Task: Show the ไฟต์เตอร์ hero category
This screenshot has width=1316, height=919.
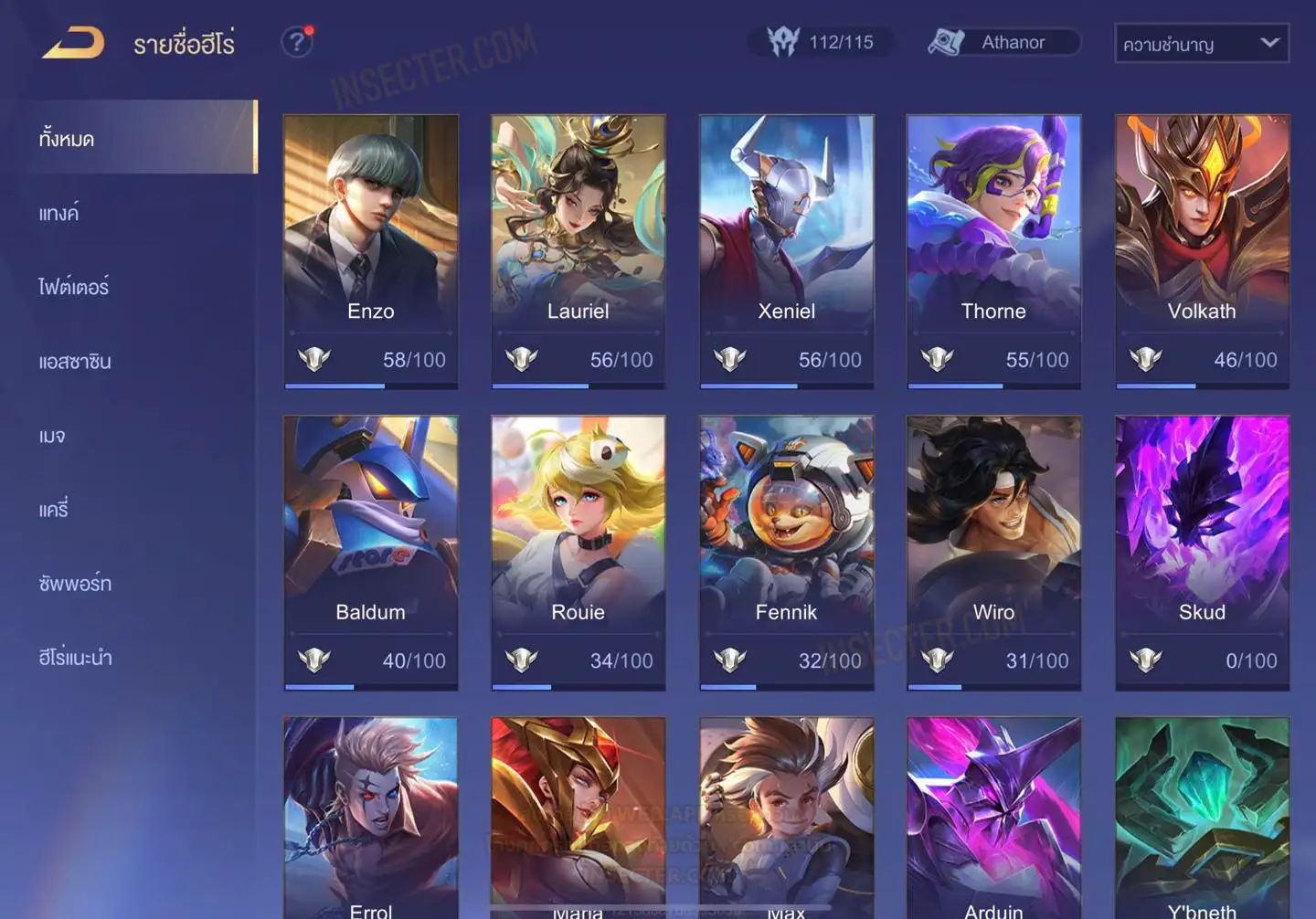Action: [74, 287]
